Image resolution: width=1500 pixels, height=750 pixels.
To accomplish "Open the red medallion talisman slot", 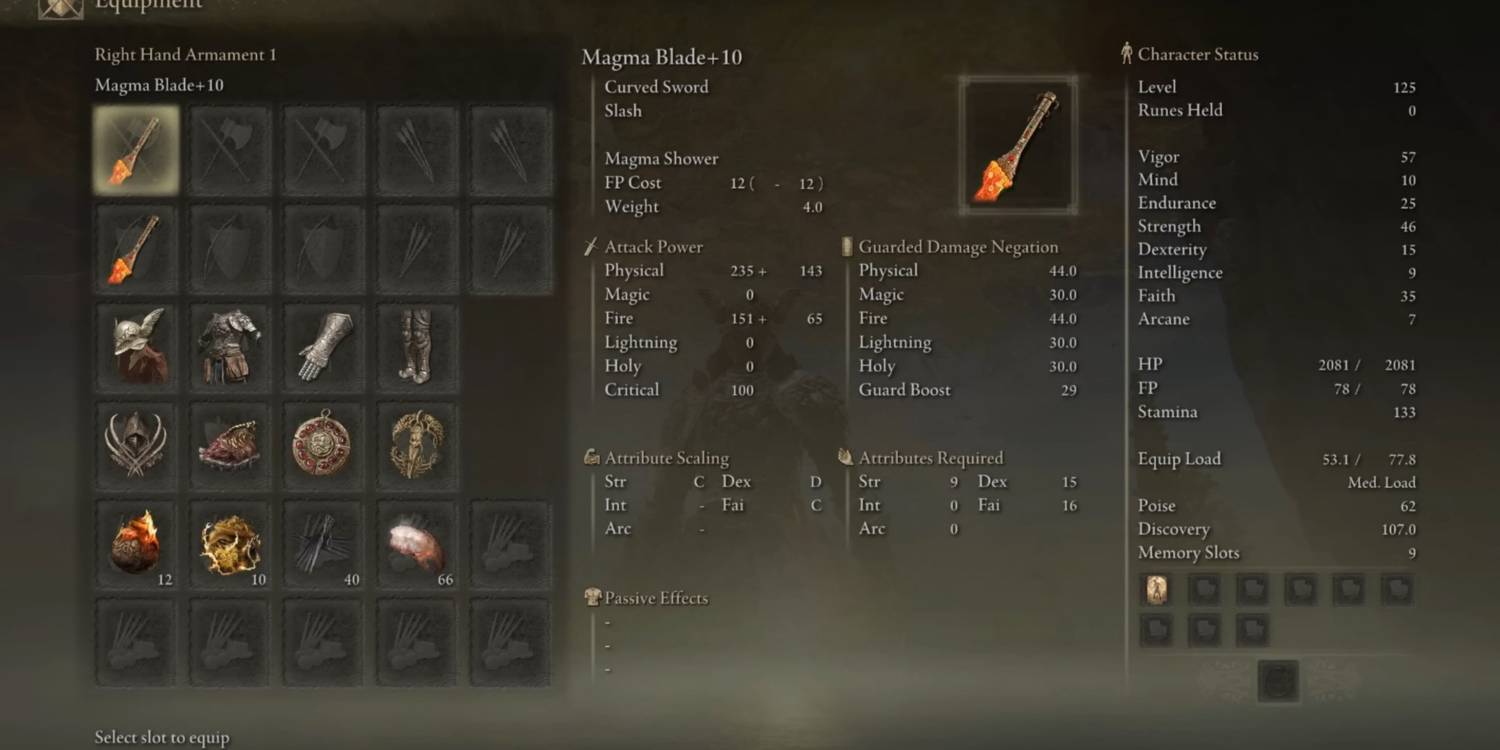I will tap(322, 443).
